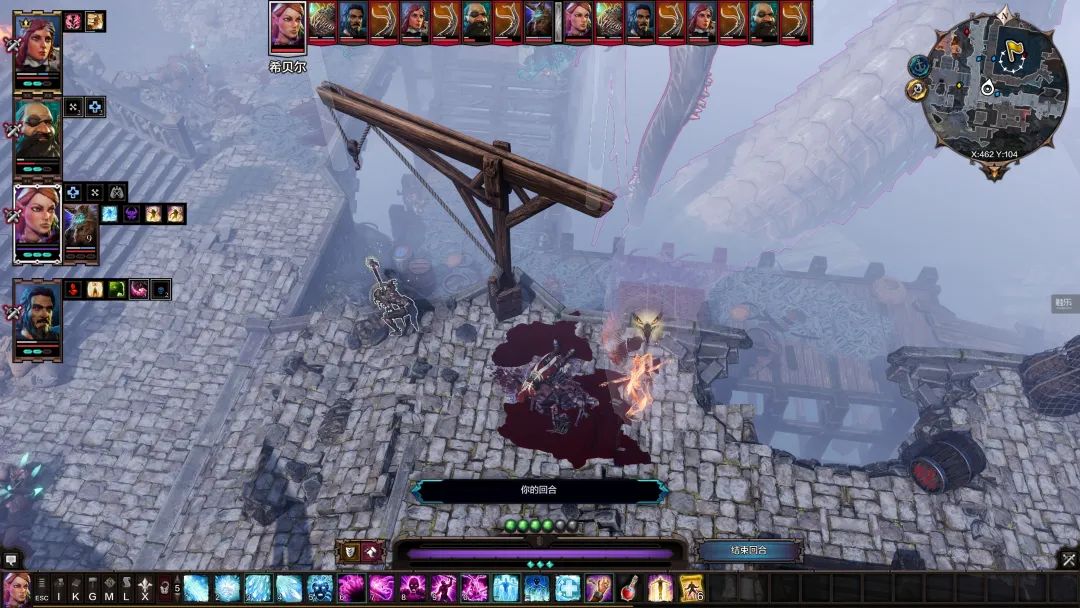Click the gold waypoint icon beside the minimap
Screen dimensions: 1080x608
click(915, 90)
